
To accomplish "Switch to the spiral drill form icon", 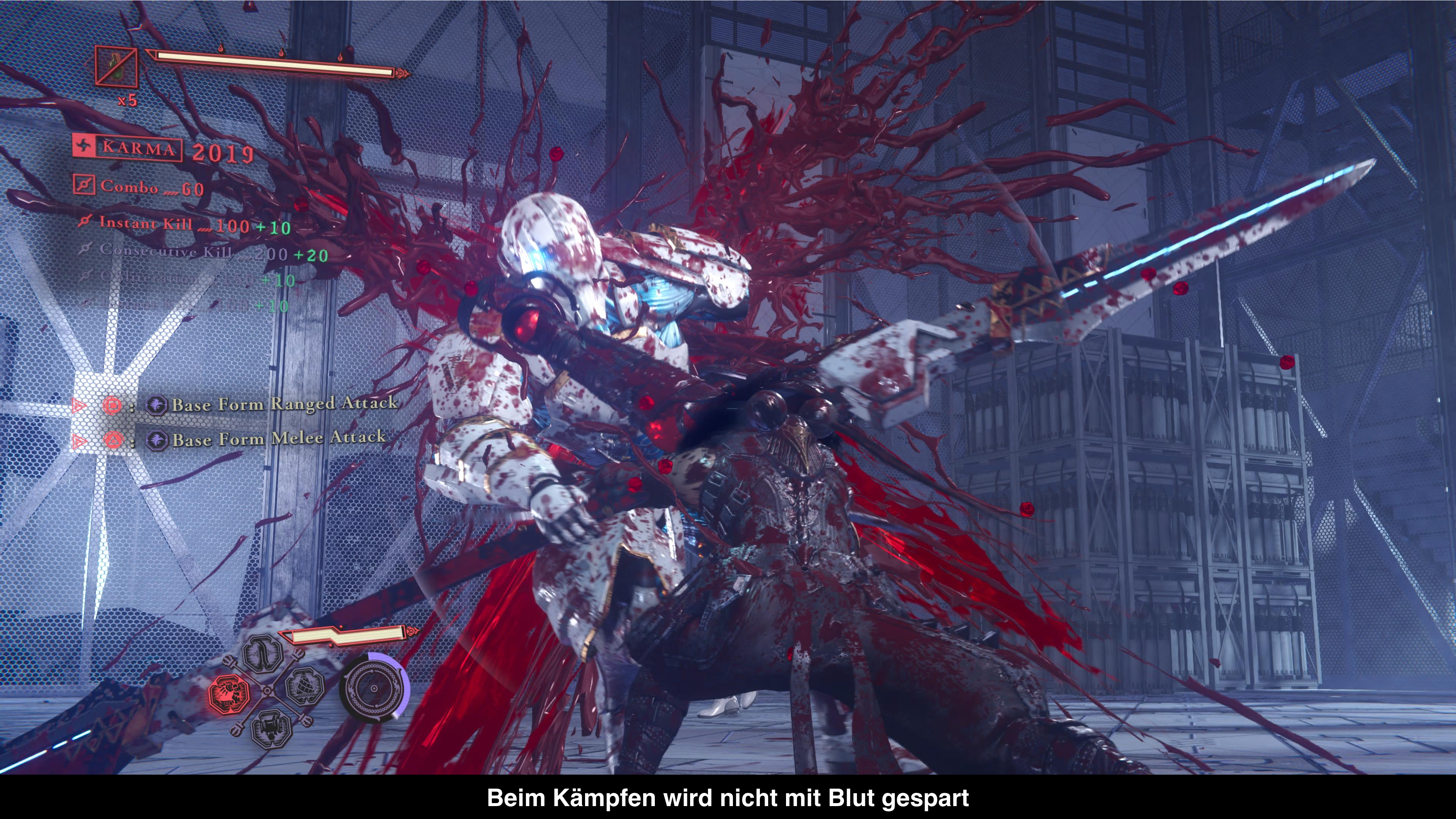I will click(305, 686).
